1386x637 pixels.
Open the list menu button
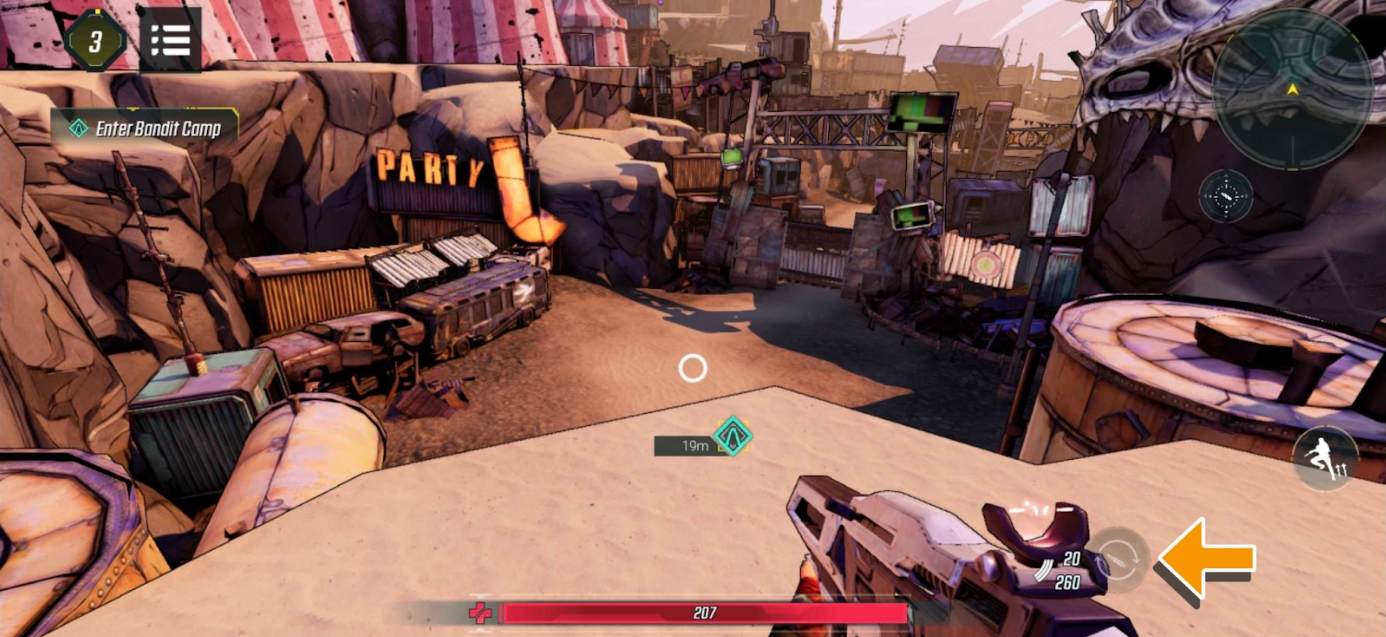click(x=170, y=39)
